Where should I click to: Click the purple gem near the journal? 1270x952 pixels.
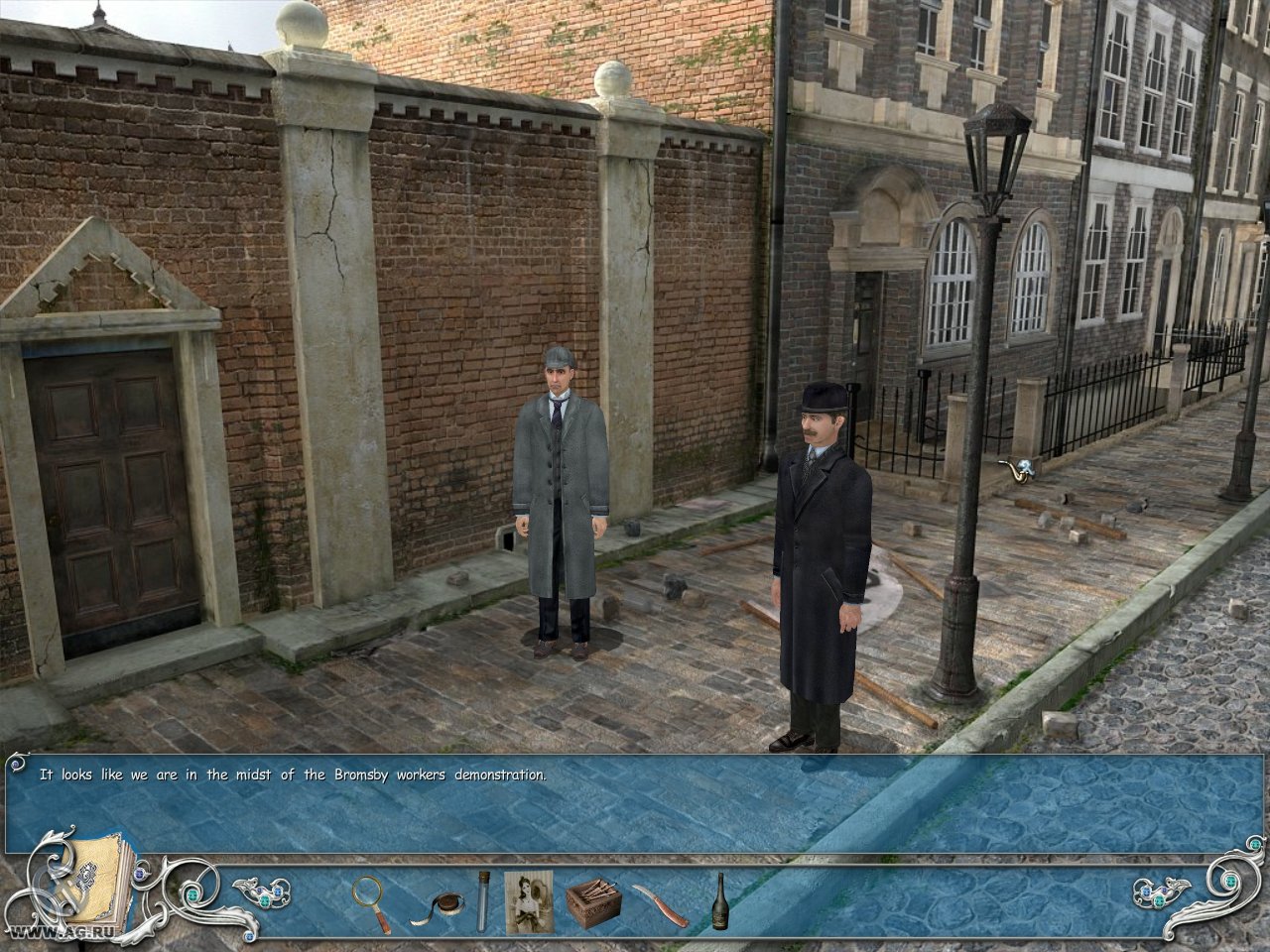pyautogui.click(x=141, y=874)
